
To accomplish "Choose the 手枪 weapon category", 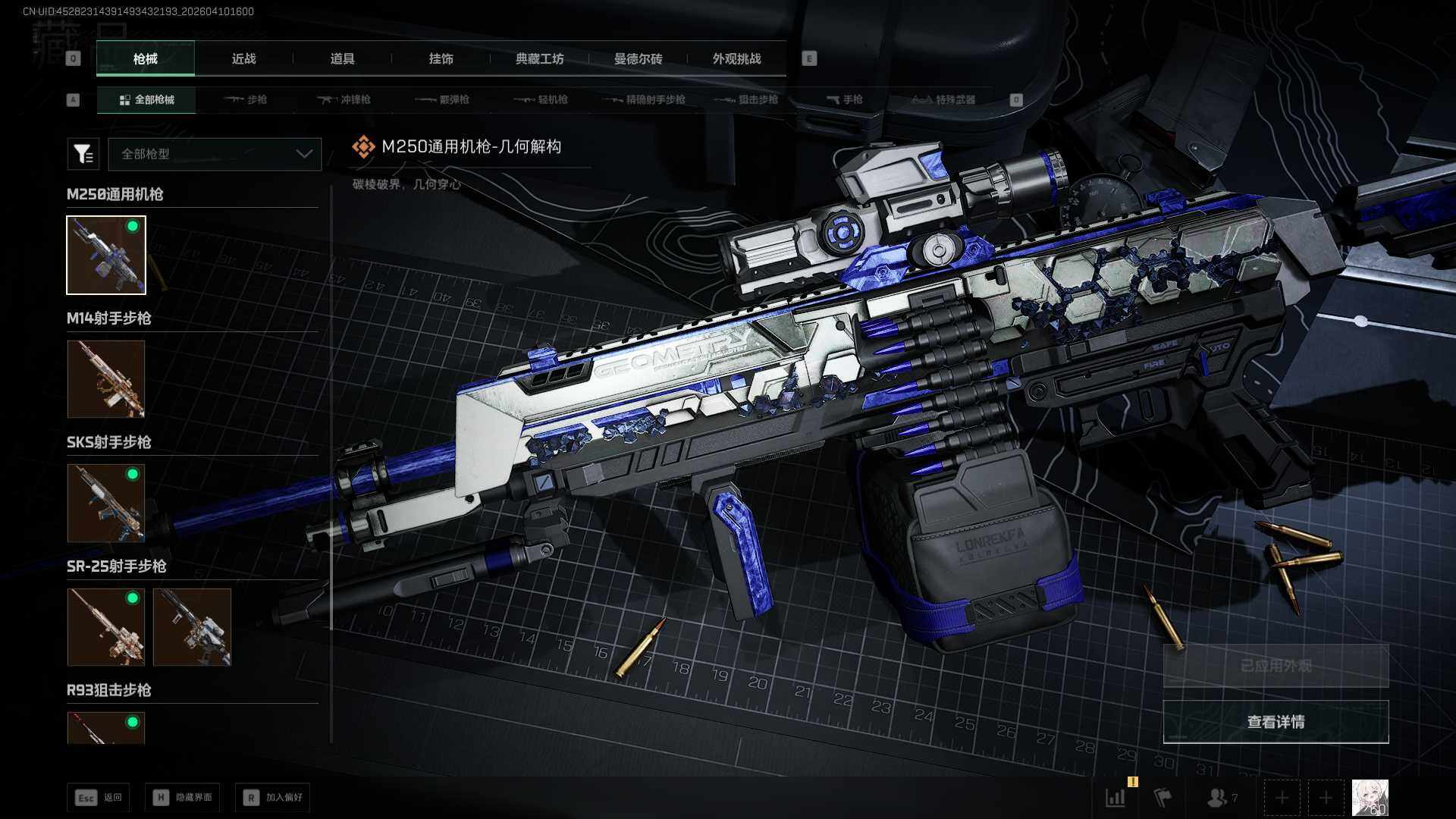I will click(845, 100).
